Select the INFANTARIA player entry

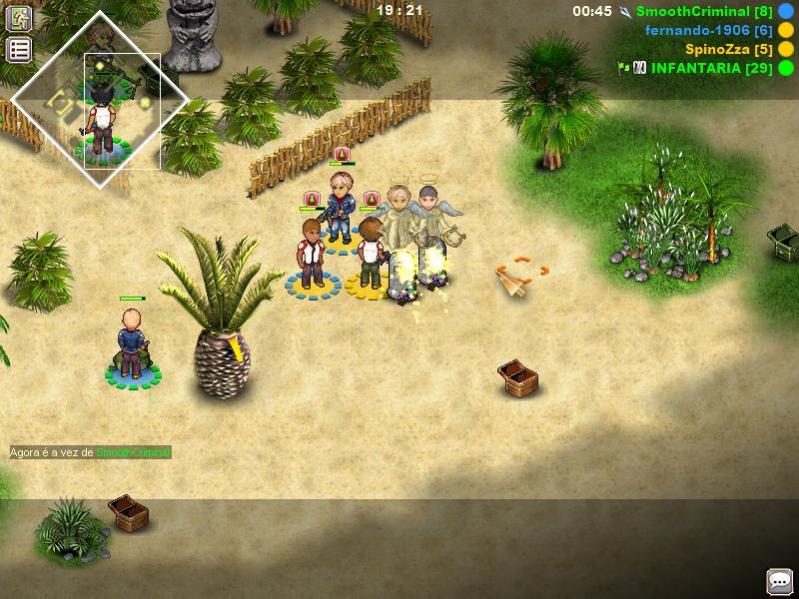click(709, 68)
